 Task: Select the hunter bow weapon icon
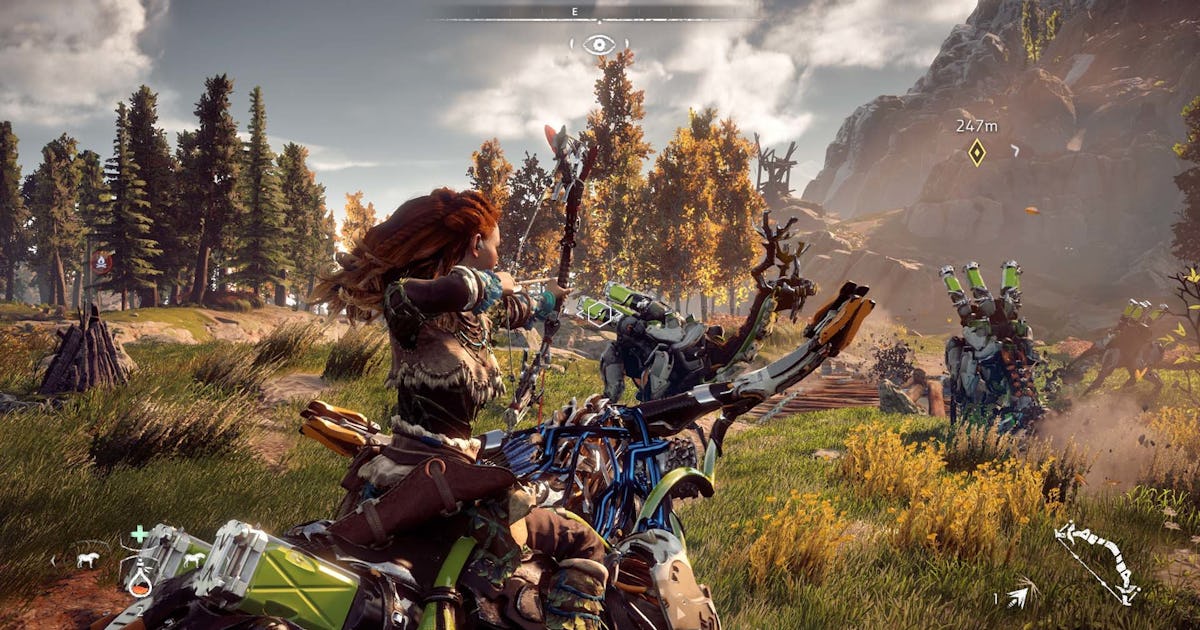point(1096,562)
